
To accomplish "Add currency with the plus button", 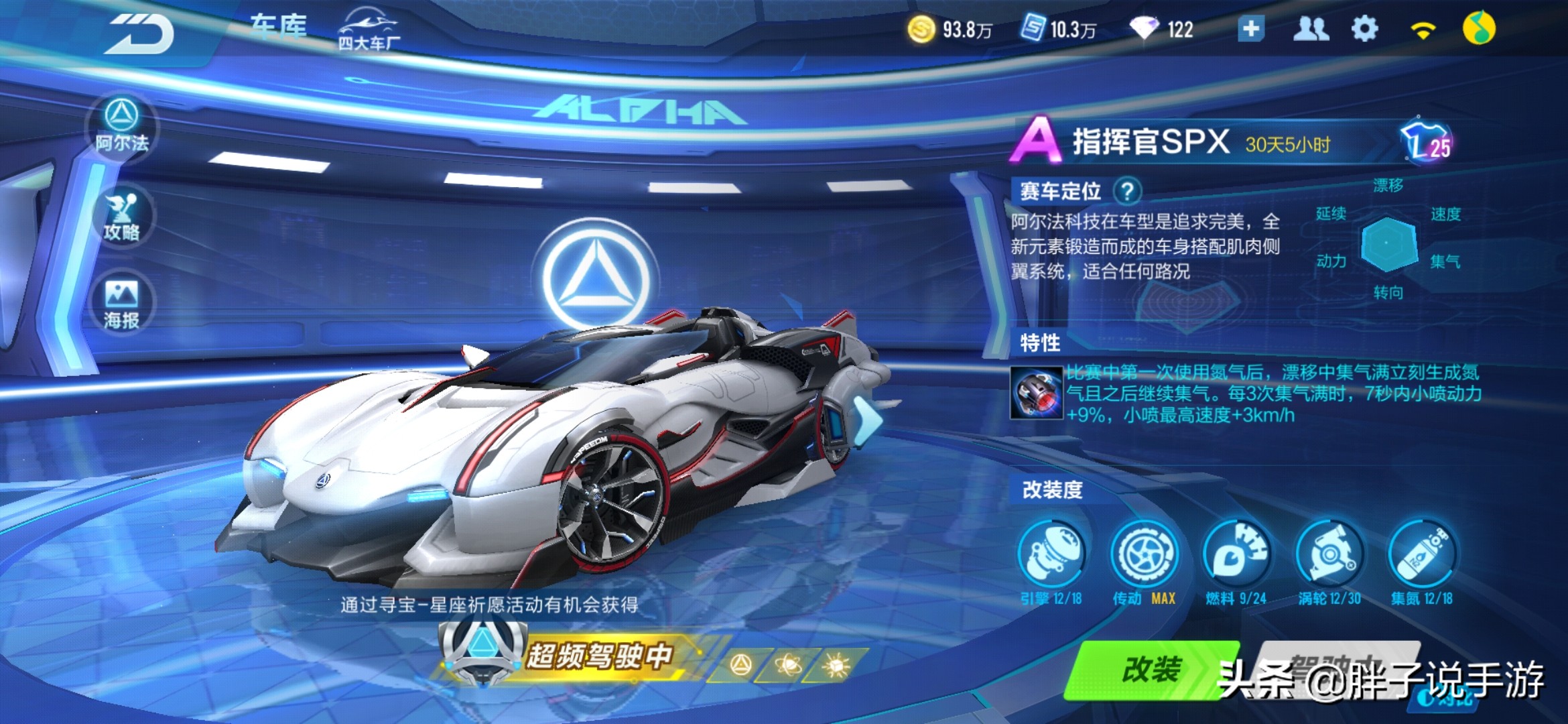I will [x=1250, y=29].
